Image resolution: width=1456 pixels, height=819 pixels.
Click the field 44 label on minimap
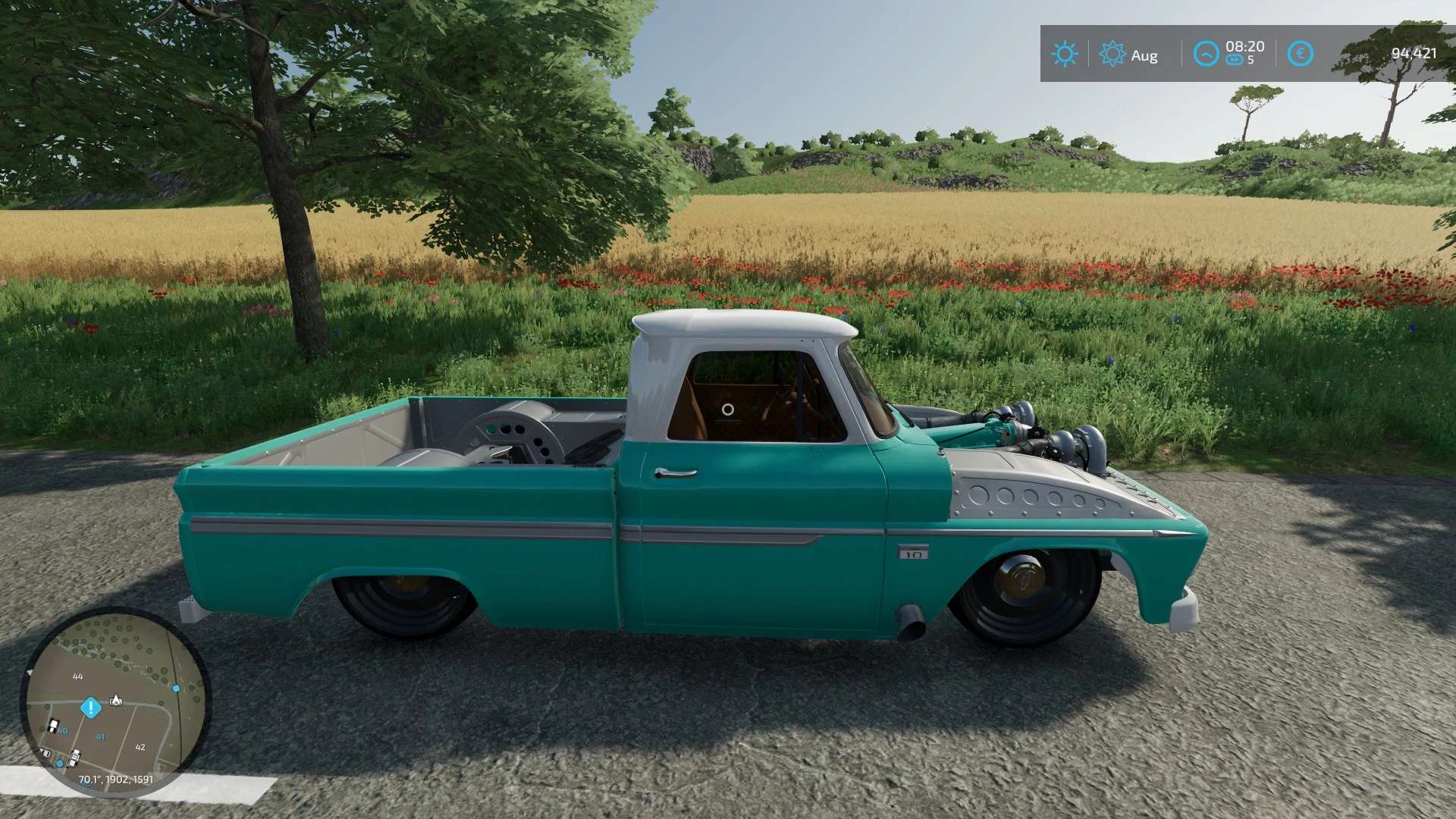click(77, 676)
